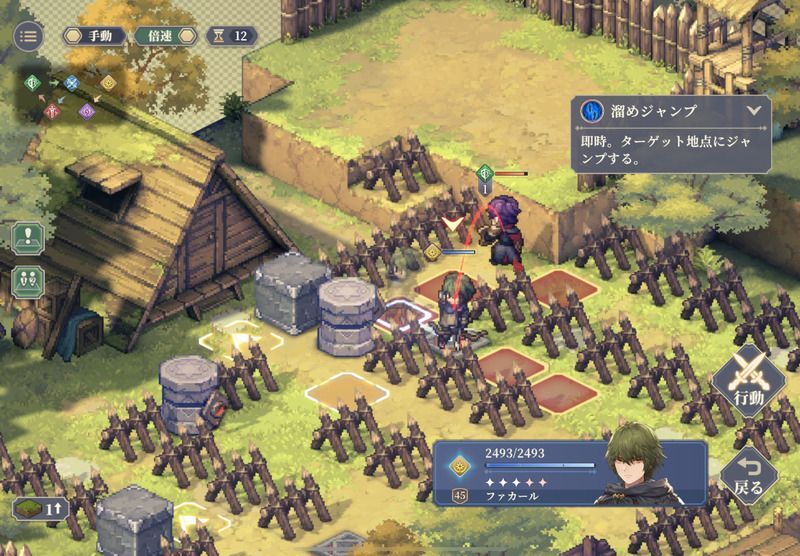Collapse the 溜めジャンプ skill description
This screenshot has height=556, width=800.
point(753,110)
